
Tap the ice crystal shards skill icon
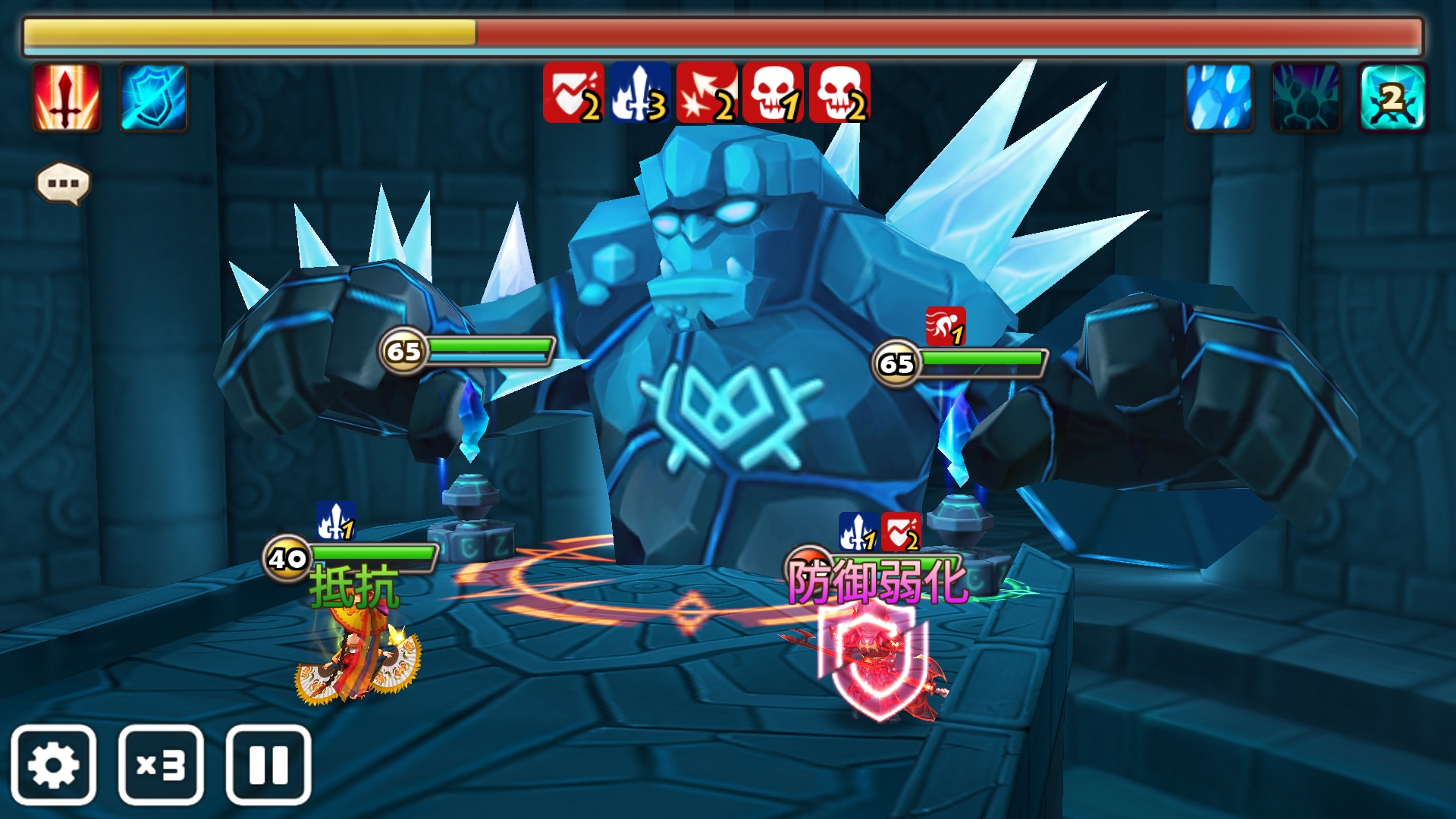(x=1219, y=97)
